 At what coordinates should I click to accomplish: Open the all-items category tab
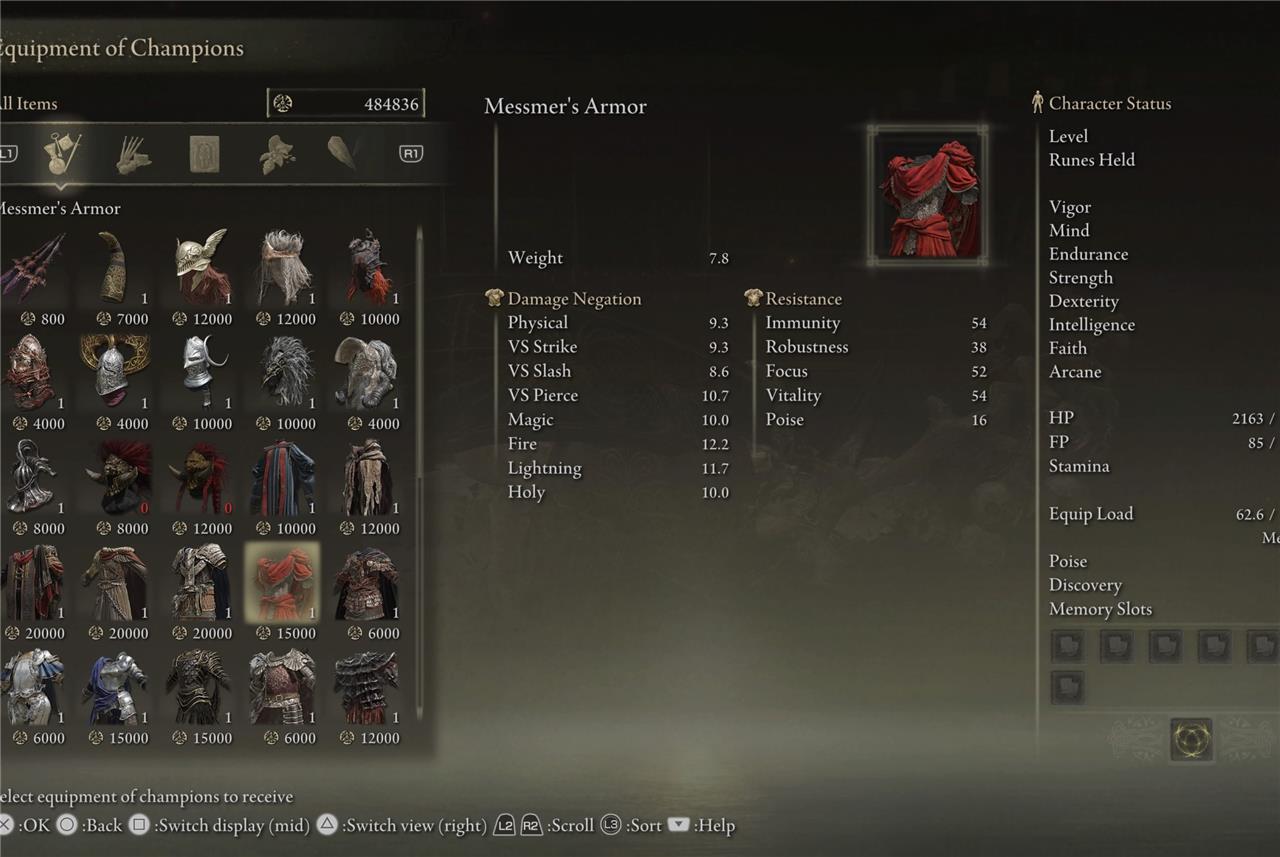(62, 154)
